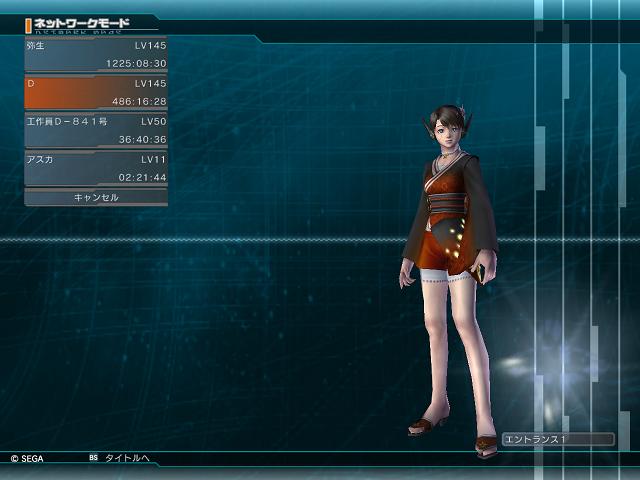Select the アスカ LV11 character entry
Image resolution: width=640 pixels, height=480 pixels.
[x=96, y=168]
